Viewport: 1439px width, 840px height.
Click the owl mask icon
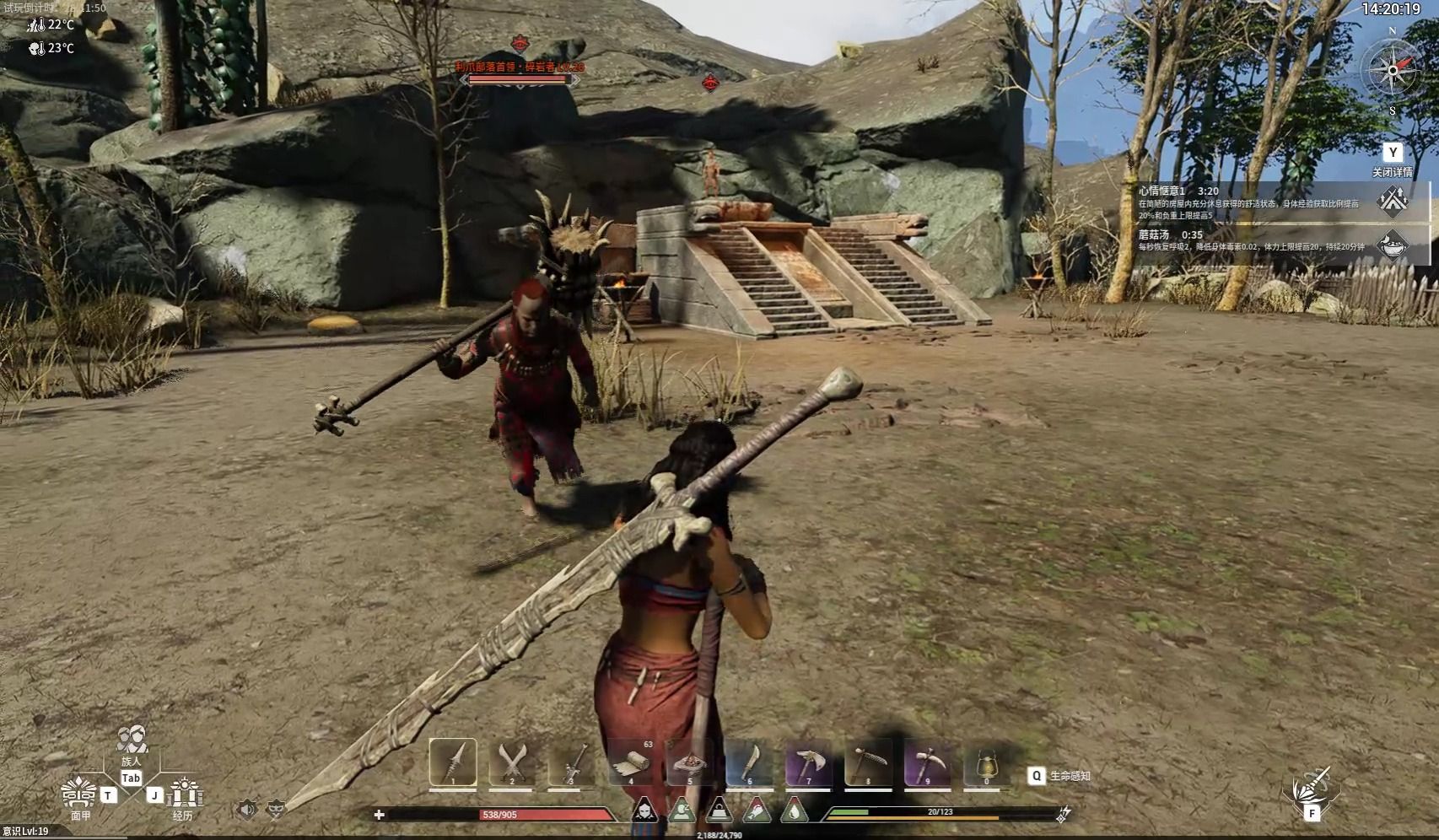coord(276,810)
